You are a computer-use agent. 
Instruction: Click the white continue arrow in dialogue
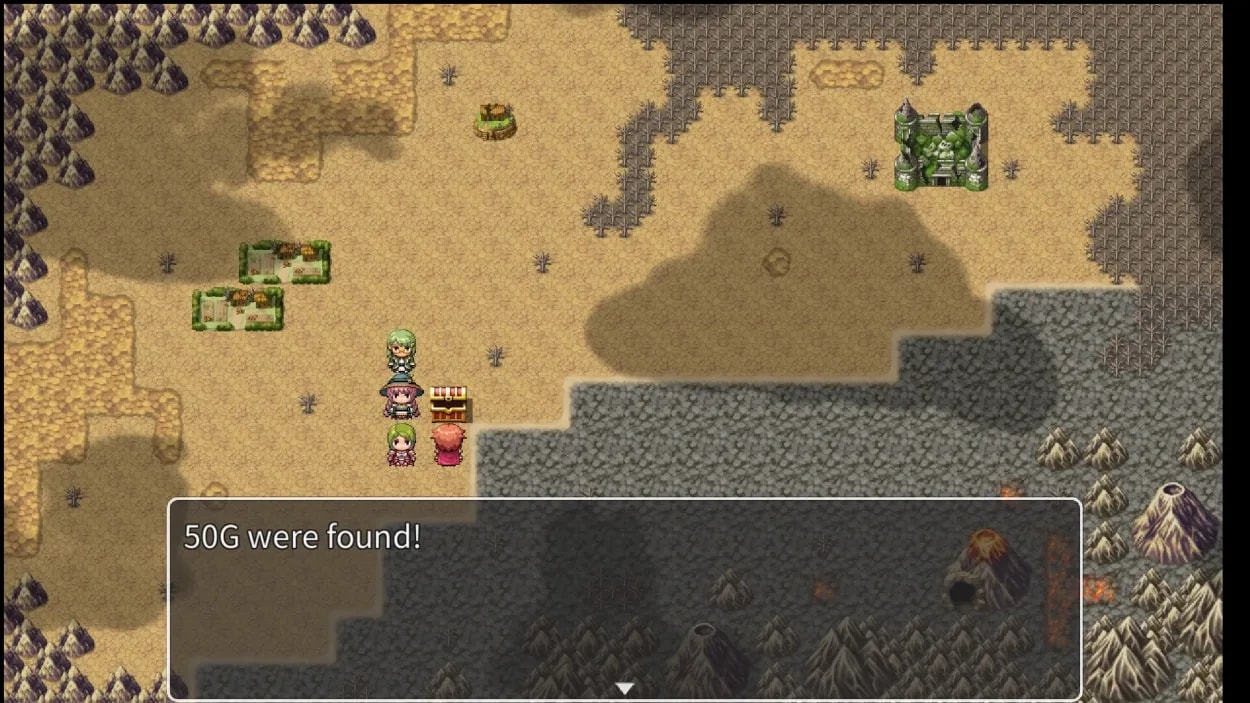click(x=625, y=688)
